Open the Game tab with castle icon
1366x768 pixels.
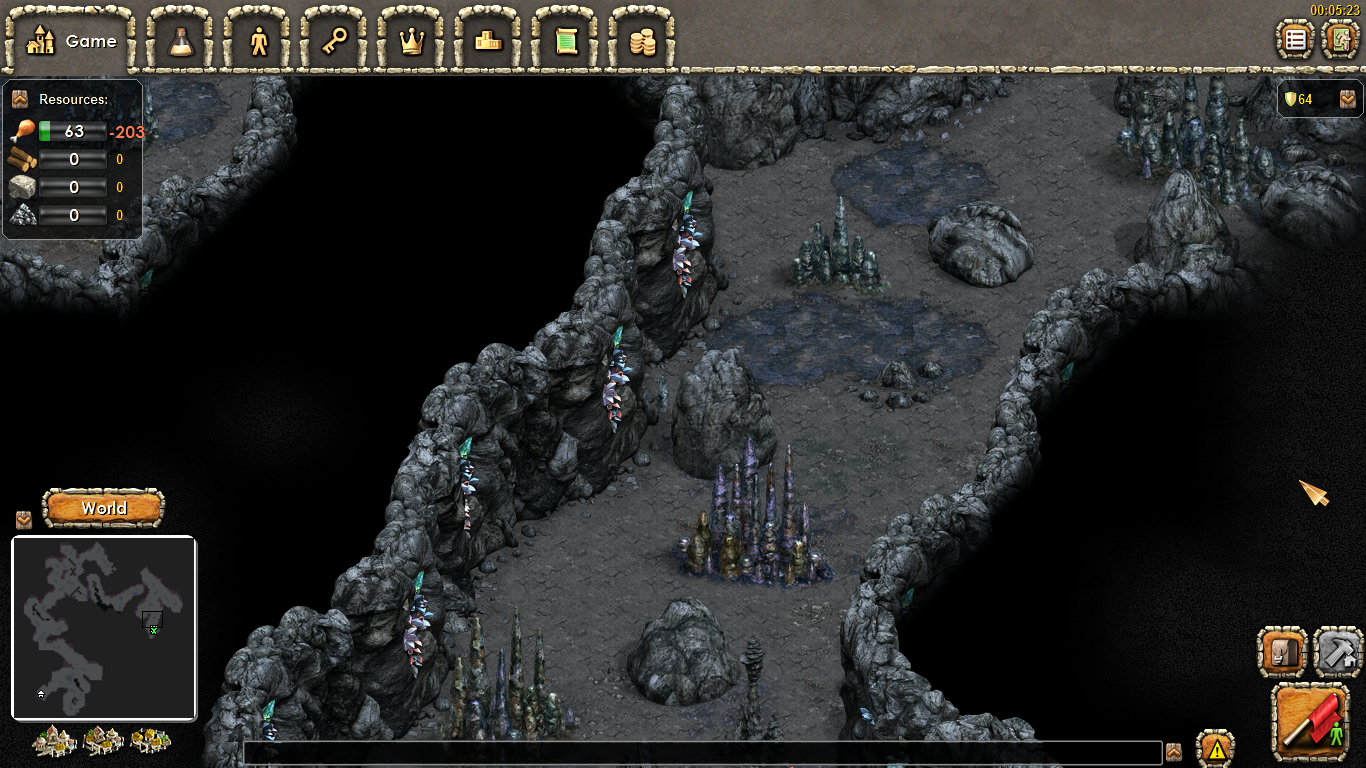tap(69, 41)
